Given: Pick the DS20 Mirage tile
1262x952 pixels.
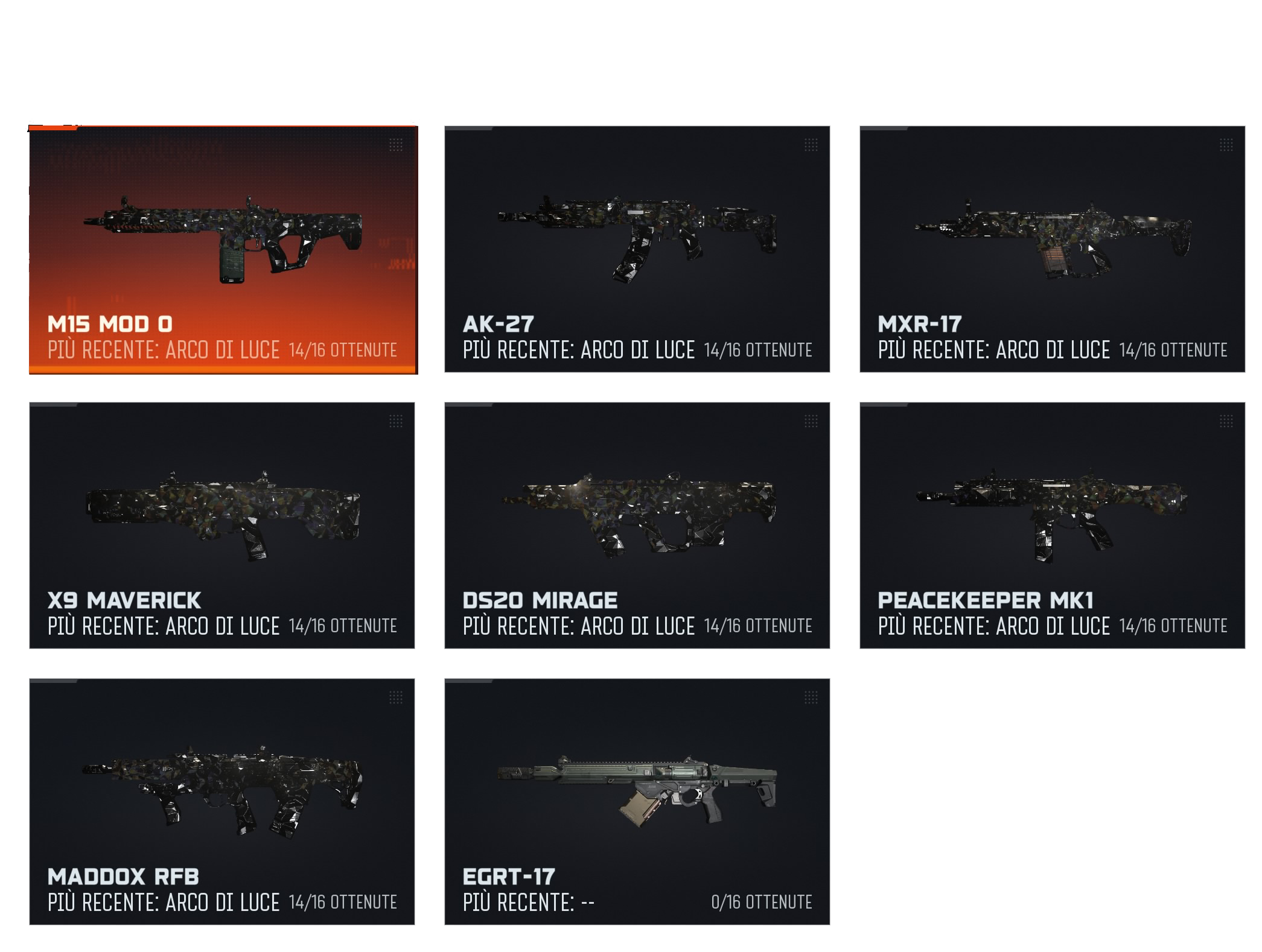Looking at the screenshot, I should pos(637,525).
